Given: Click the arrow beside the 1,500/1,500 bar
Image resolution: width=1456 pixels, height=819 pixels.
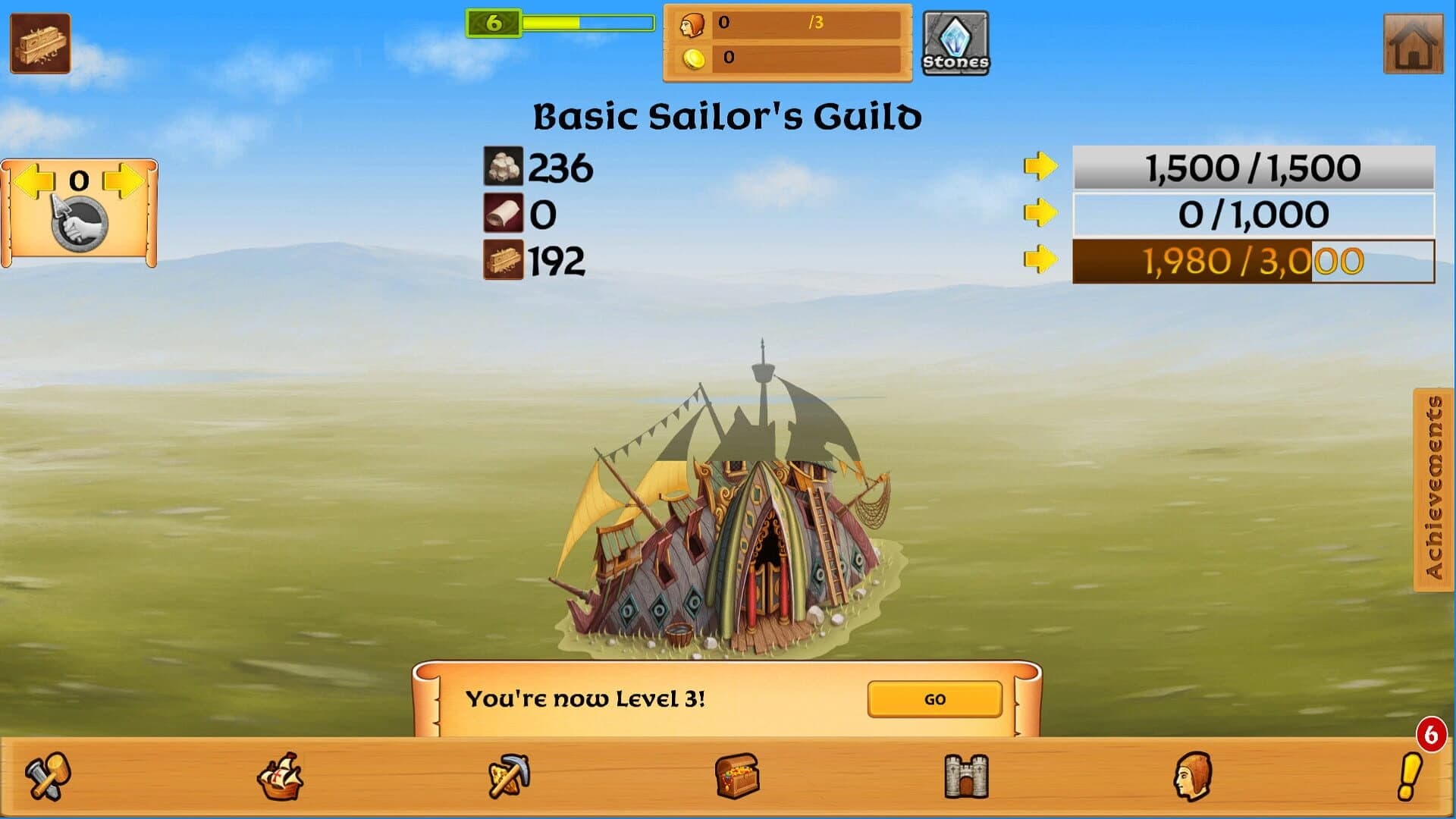Looking at the screenshot, I should [1041, 166].
